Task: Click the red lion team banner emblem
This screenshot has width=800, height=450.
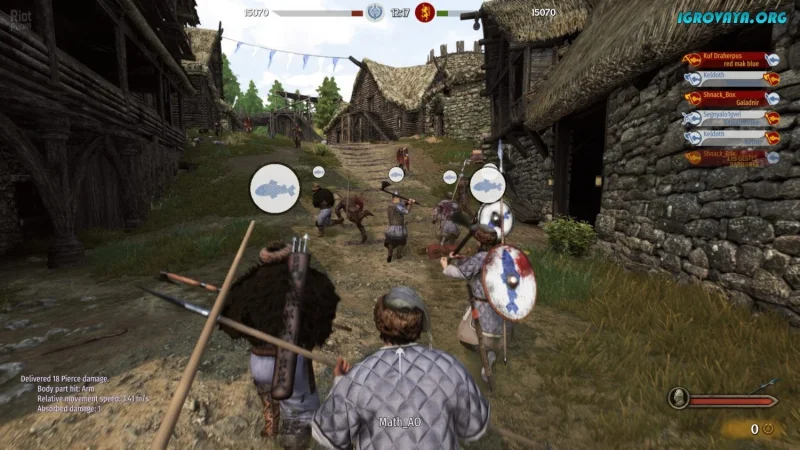Action: tap(424, 12)
